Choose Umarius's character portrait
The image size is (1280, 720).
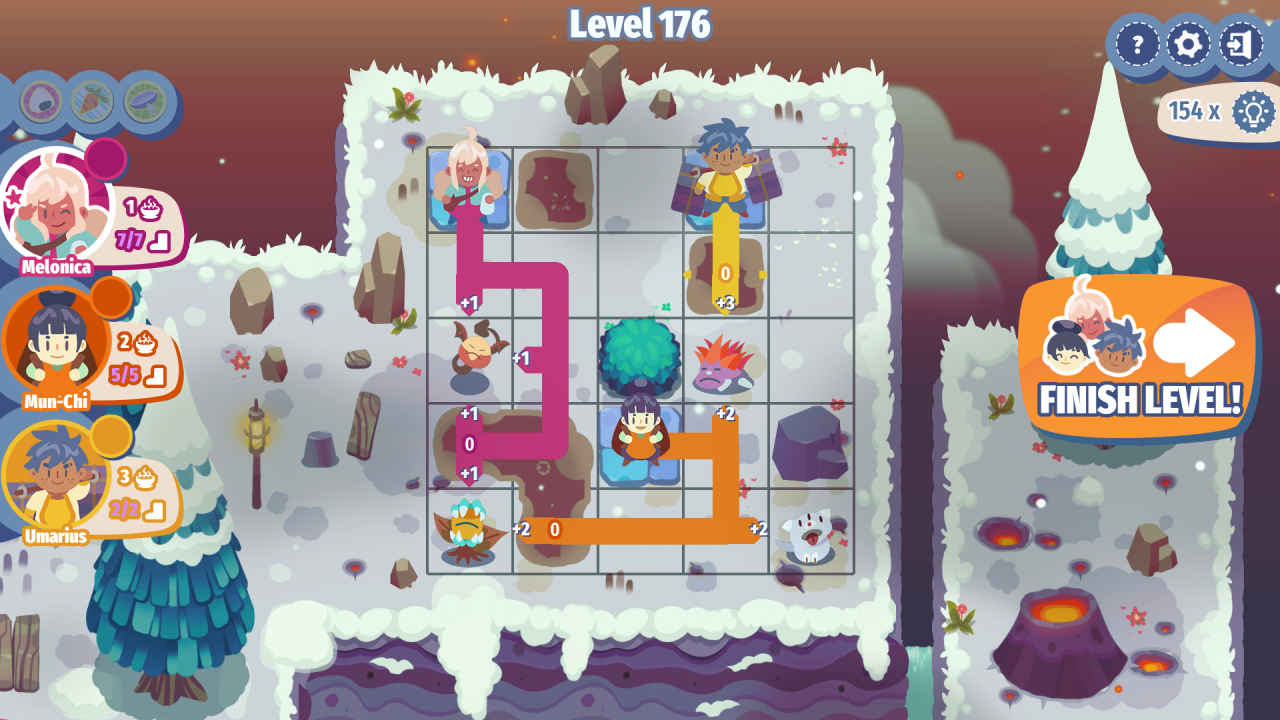tap(55, 477)
